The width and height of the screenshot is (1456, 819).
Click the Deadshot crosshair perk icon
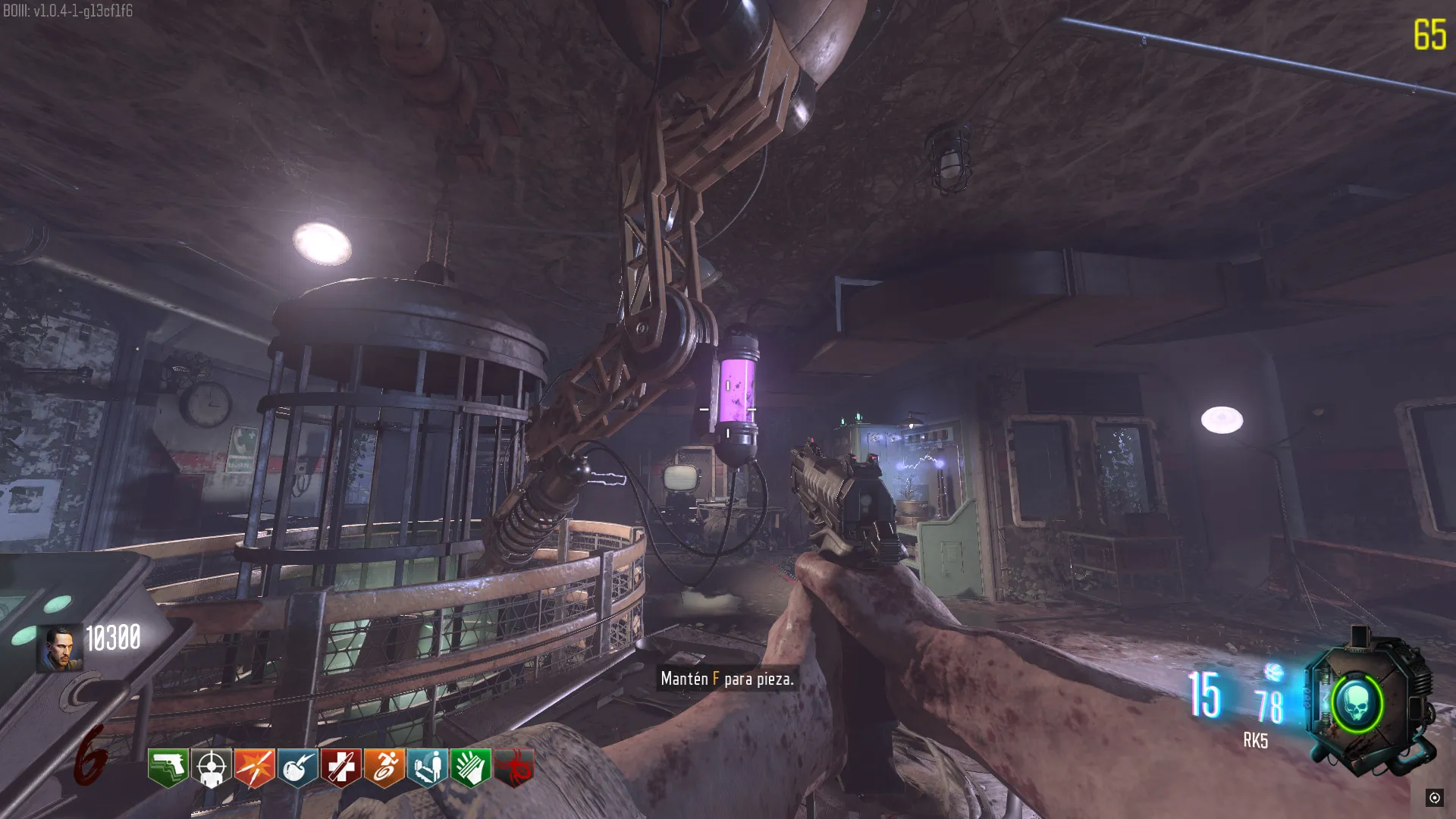211,767
